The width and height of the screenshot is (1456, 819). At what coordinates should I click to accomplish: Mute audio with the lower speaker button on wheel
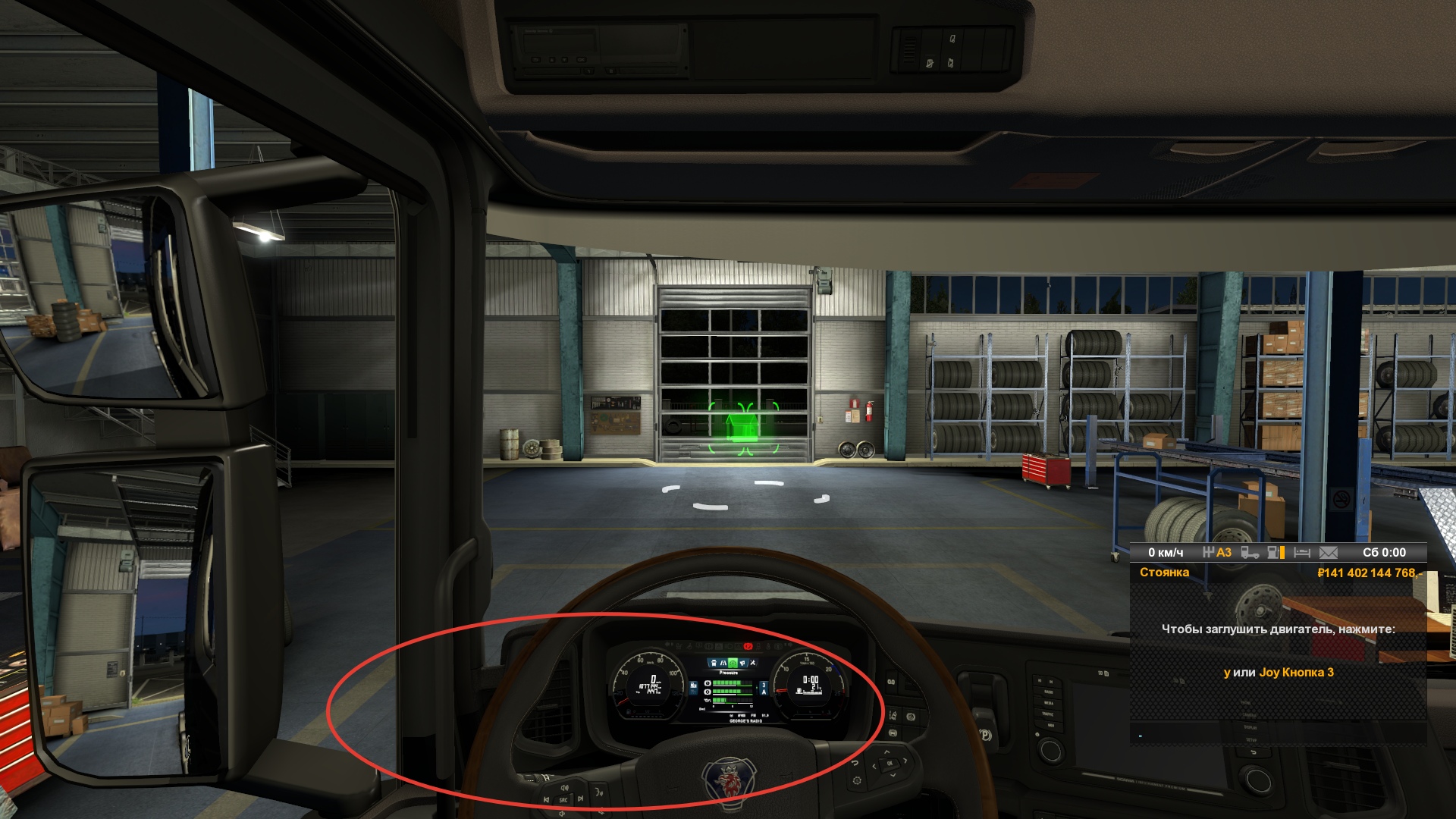[563, 814]
